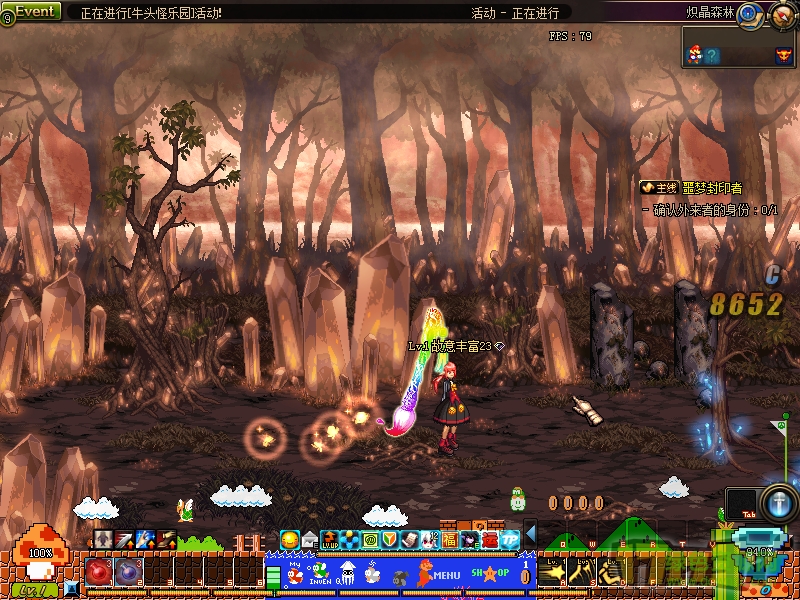Collapse the skill bar with left arrow

click(531, 534)
